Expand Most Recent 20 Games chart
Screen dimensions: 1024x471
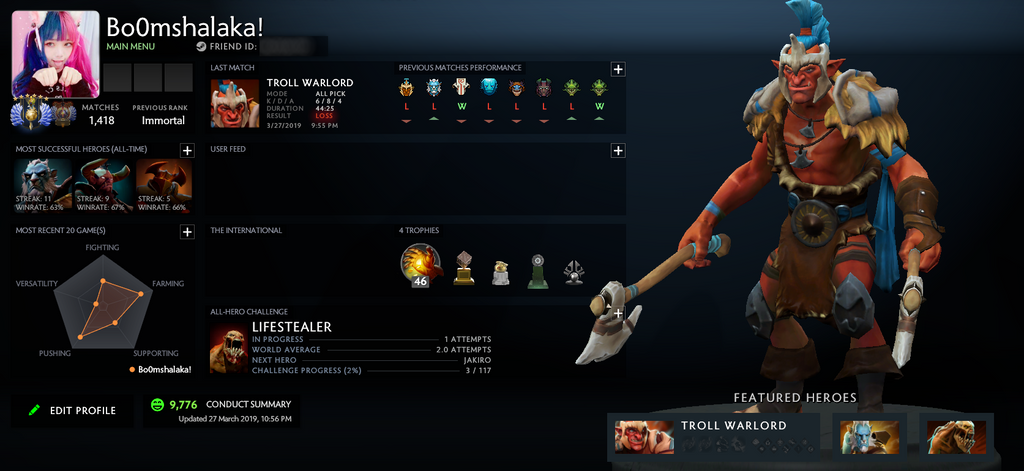coord(187,232)
